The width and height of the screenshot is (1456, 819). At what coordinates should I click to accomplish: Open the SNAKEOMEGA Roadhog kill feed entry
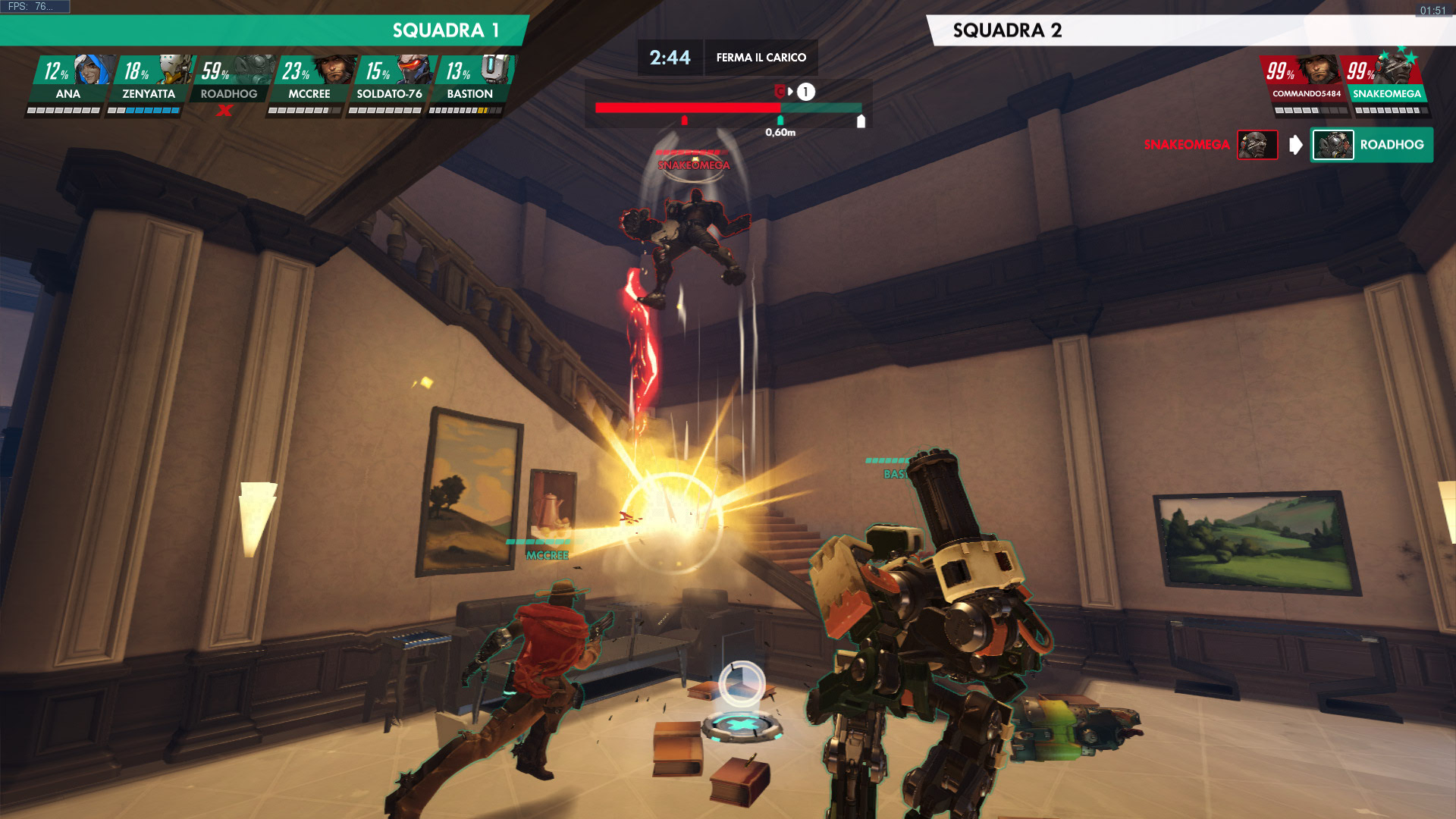click(1288, 145)
